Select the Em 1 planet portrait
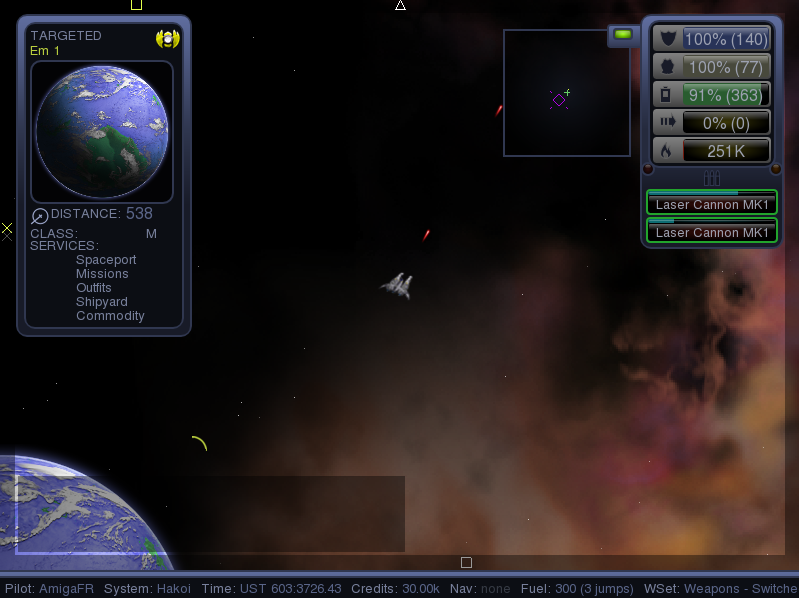The image size is (799, 598). point(102,132)
